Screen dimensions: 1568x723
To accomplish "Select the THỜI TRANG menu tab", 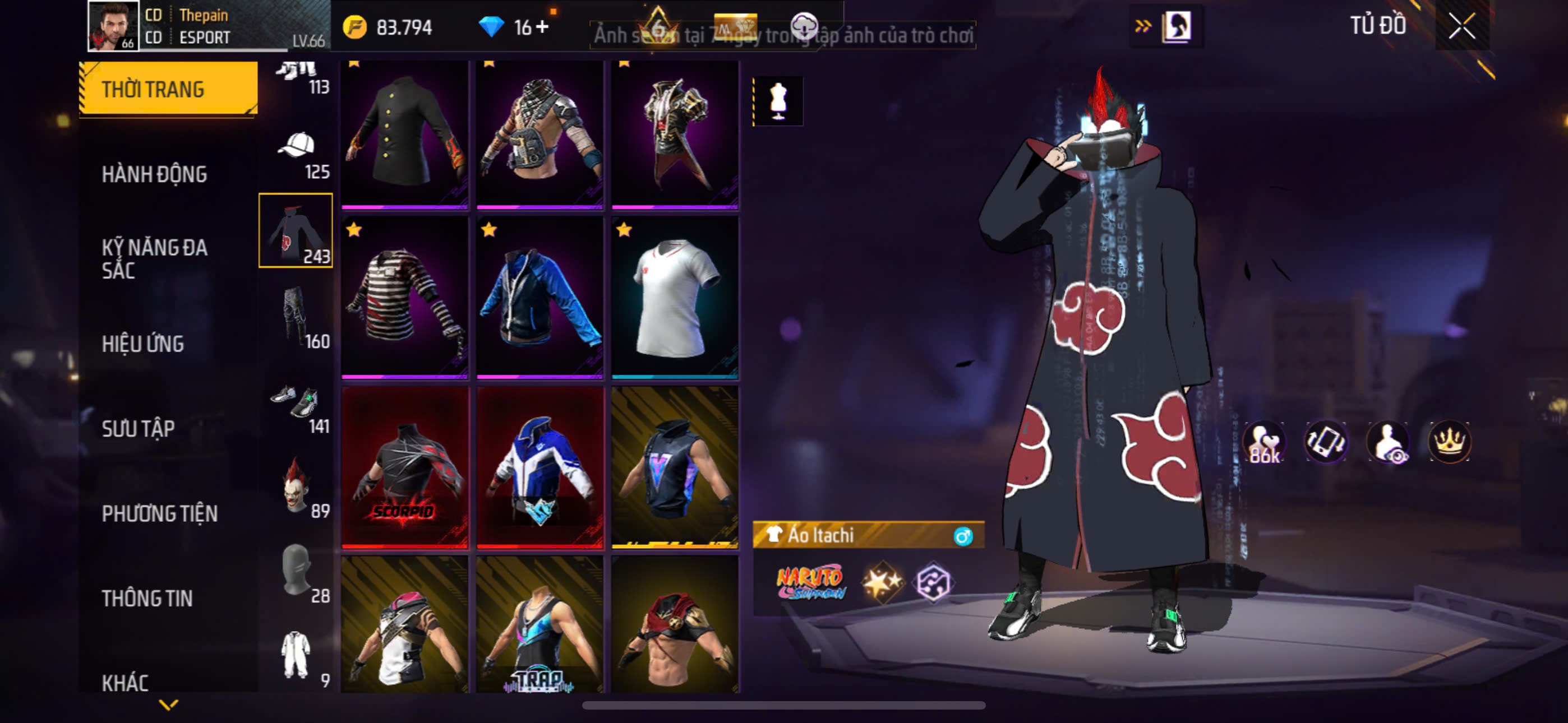I will tap(168, 89).
